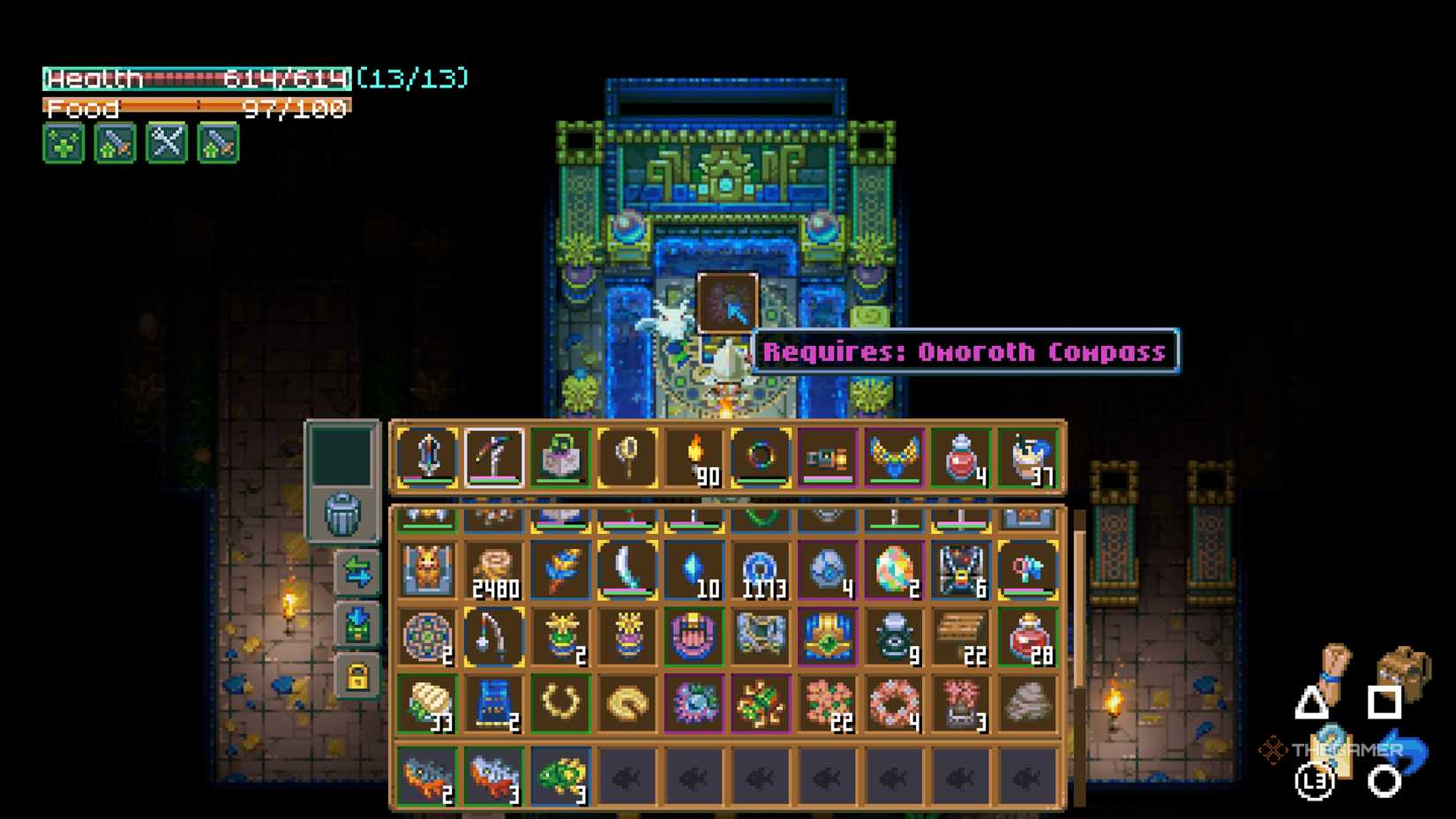This screenshot has height=819, width=1456.
Task: Click the Food progress bar
Action: point(199,109)
